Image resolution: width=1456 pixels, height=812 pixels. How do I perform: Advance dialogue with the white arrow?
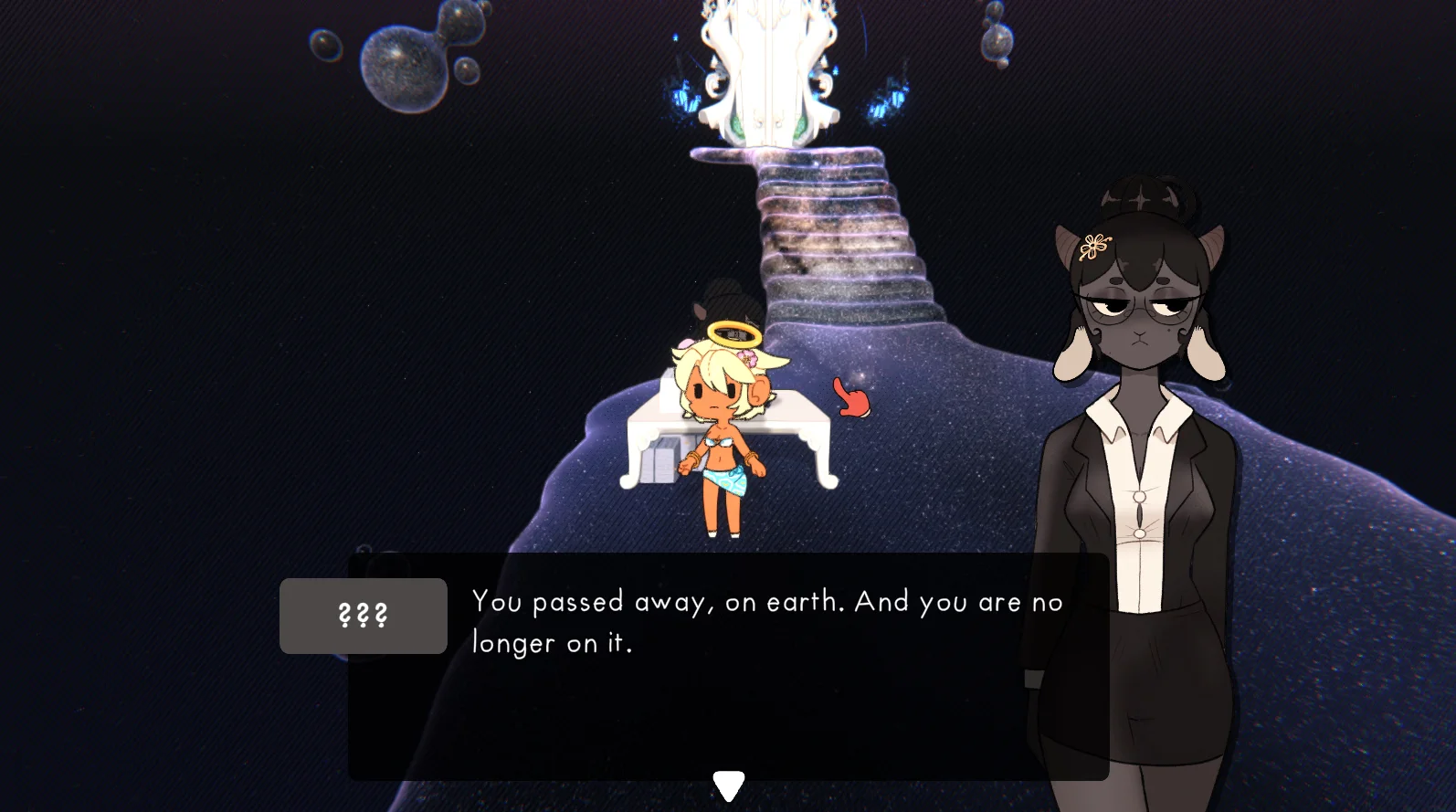pos(728,785)
